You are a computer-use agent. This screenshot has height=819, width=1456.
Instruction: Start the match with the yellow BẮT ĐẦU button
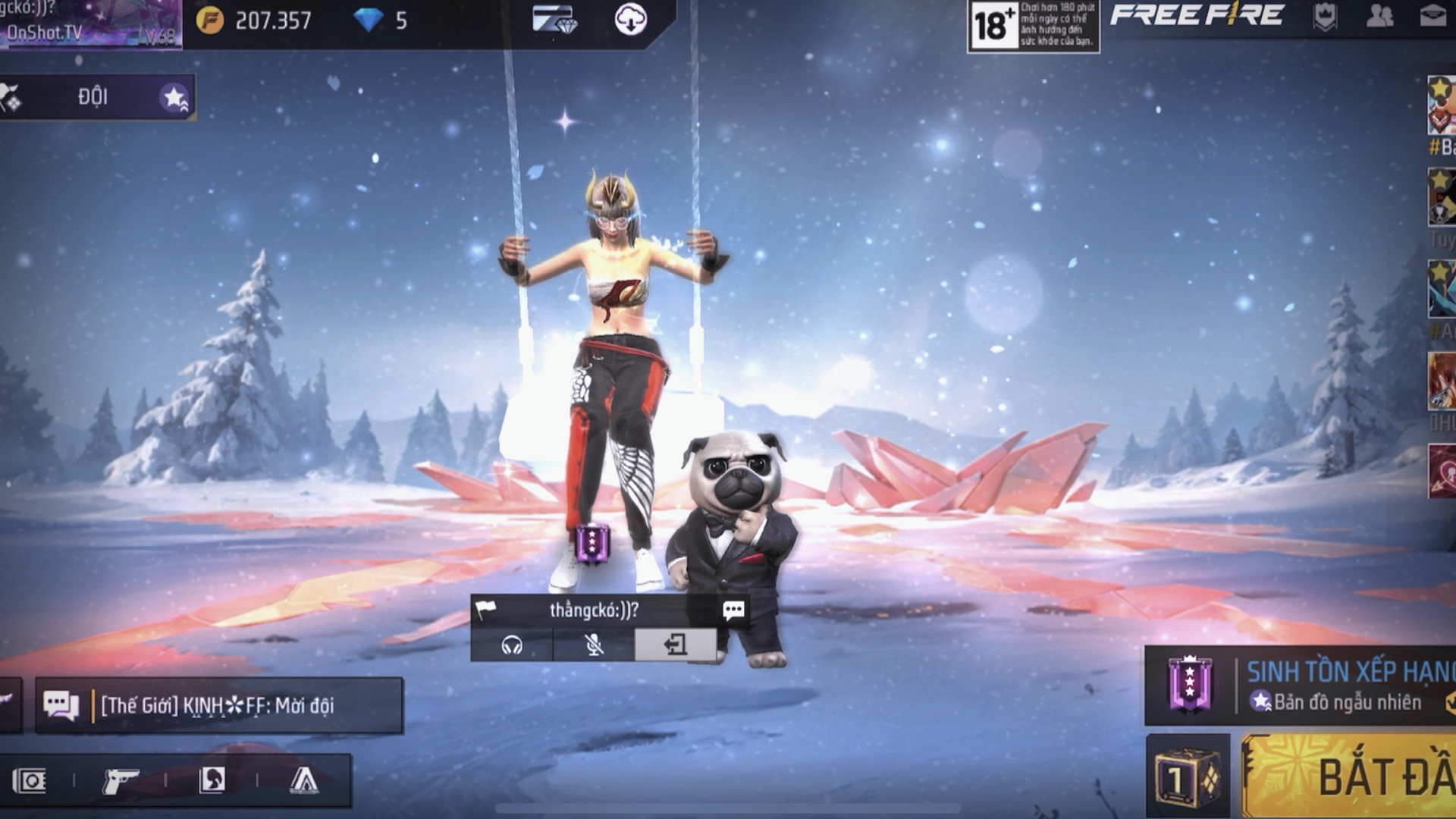pyautogui.click(x=1357, y=777)
